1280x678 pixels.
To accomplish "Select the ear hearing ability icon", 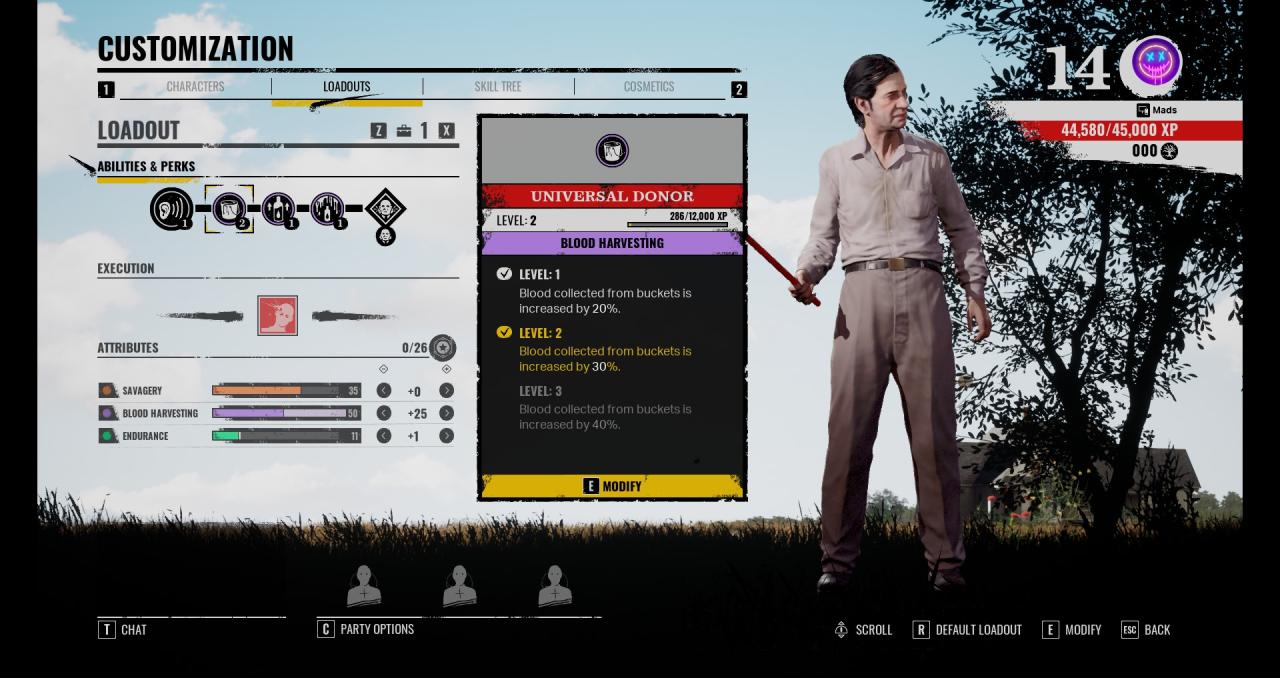I will pyautogui.click(x=170, y=209).
